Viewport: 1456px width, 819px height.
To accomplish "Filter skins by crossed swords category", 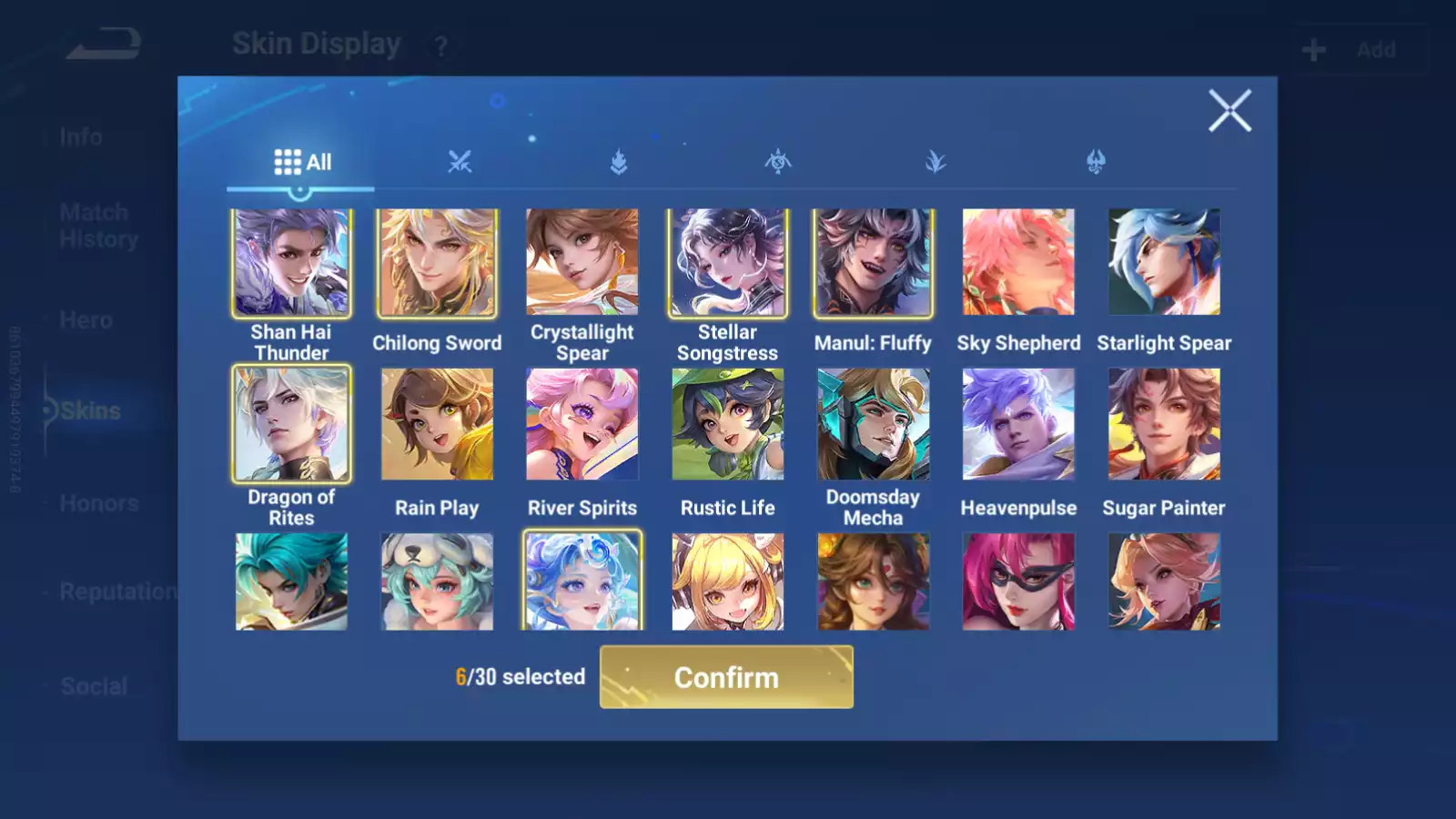I will click(460, 163).
